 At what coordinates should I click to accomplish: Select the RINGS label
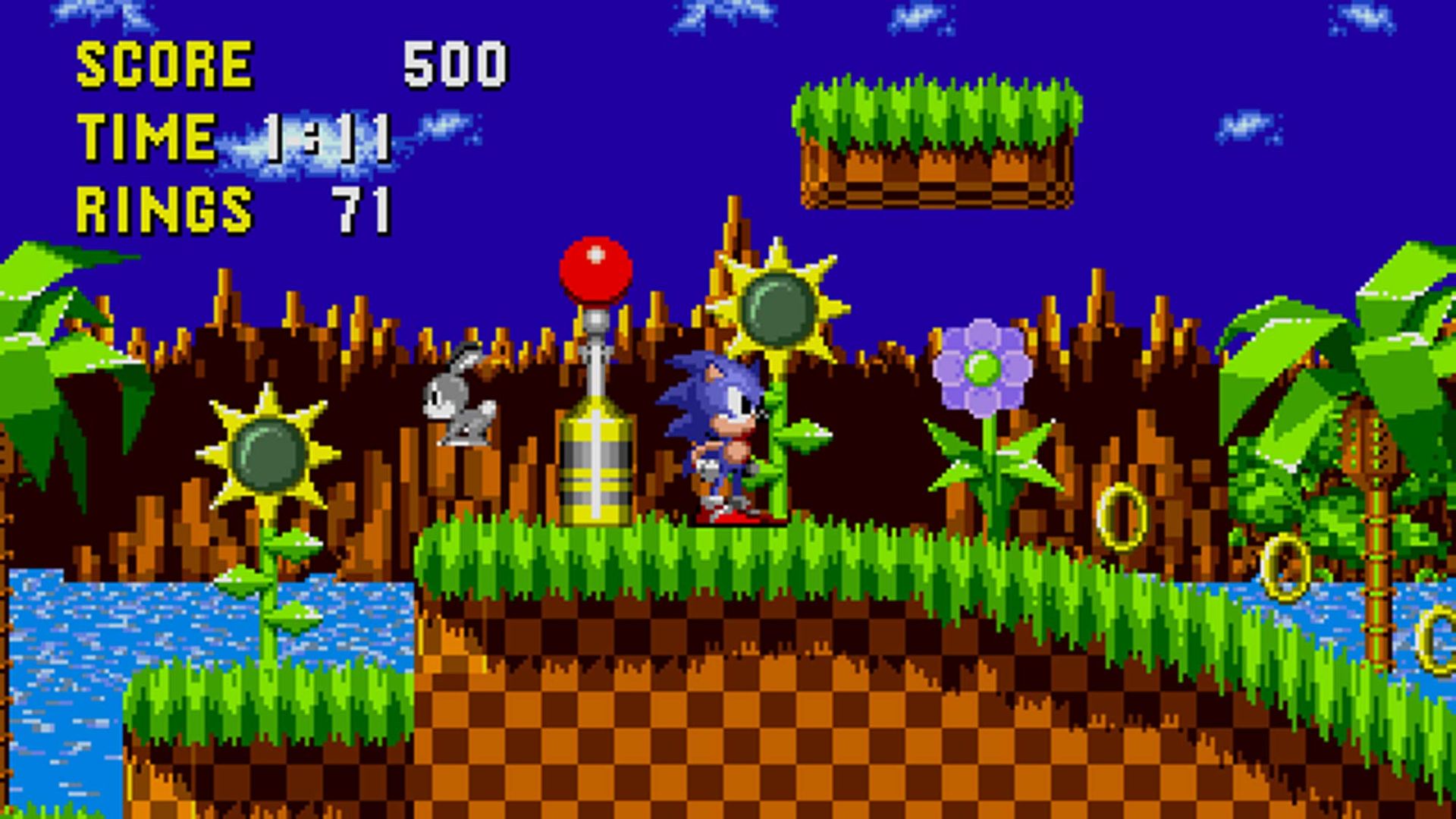point(163,205)
